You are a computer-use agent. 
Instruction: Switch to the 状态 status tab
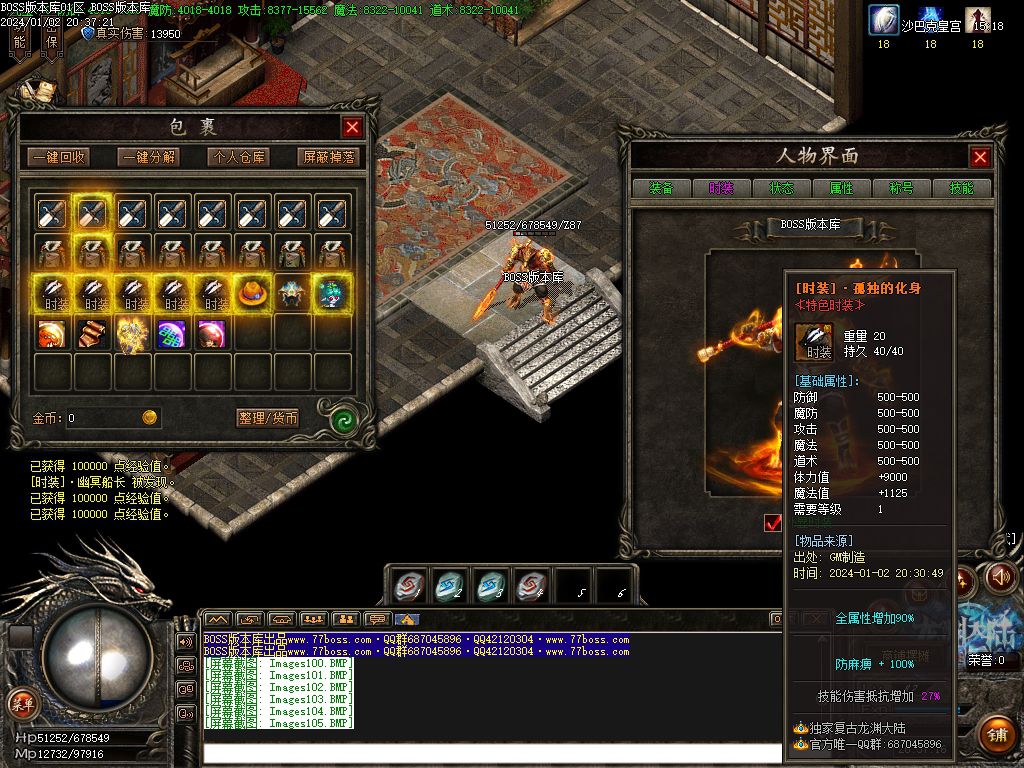pyautogui.click(x=781, y=188)
